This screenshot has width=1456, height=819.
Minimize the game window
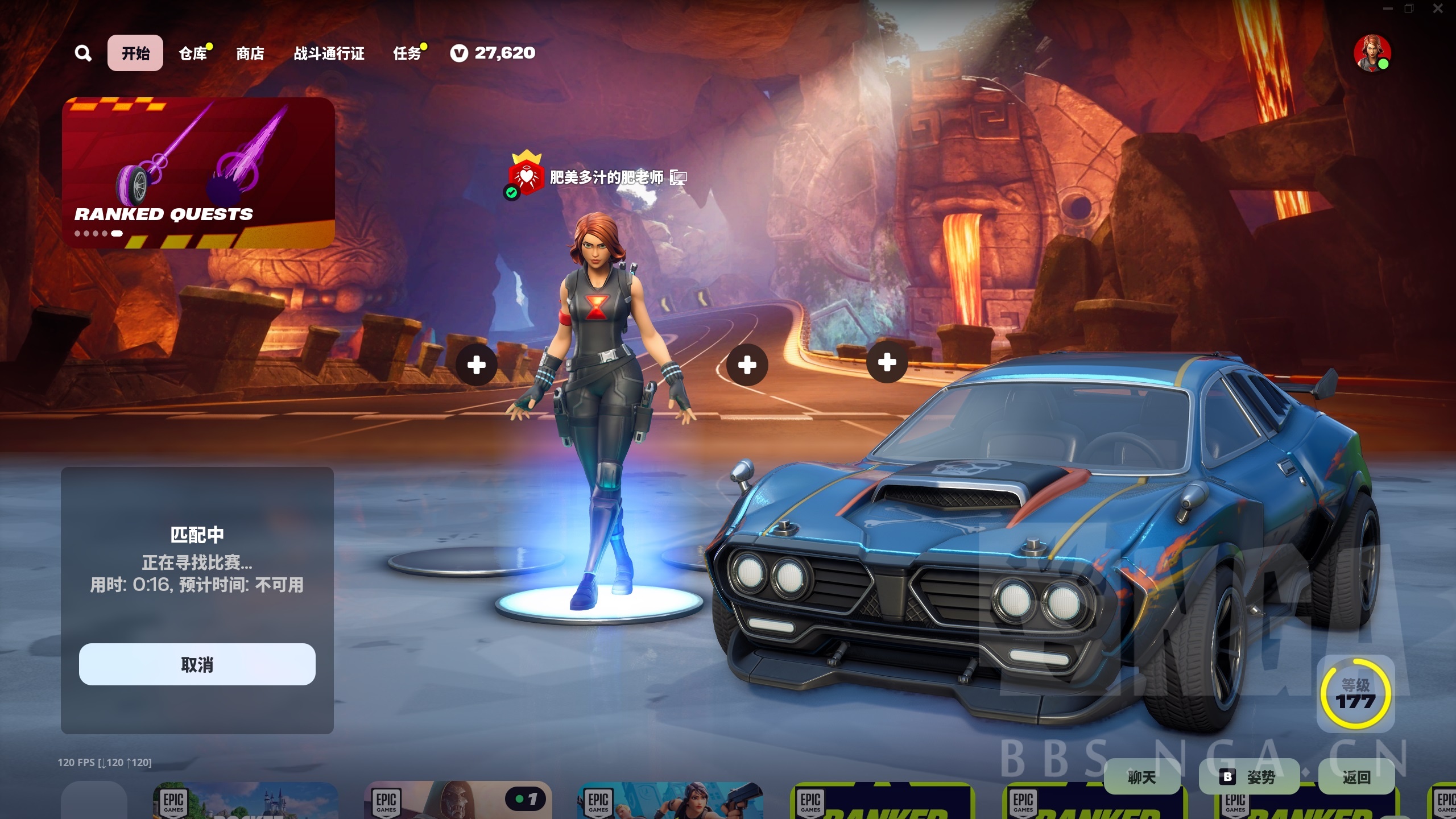click(1388, 9)
